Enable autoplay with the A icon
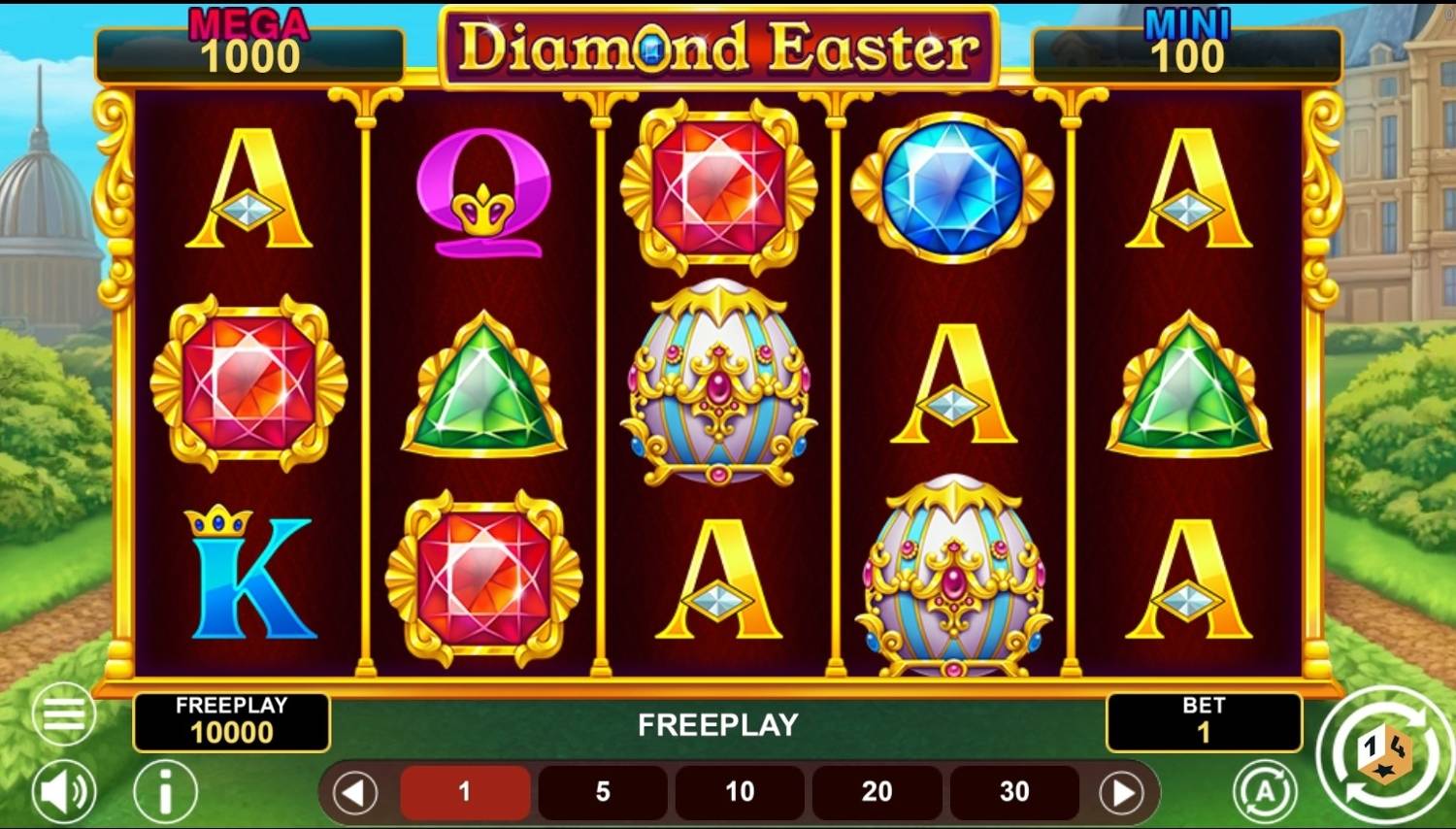 [1262, 791]
